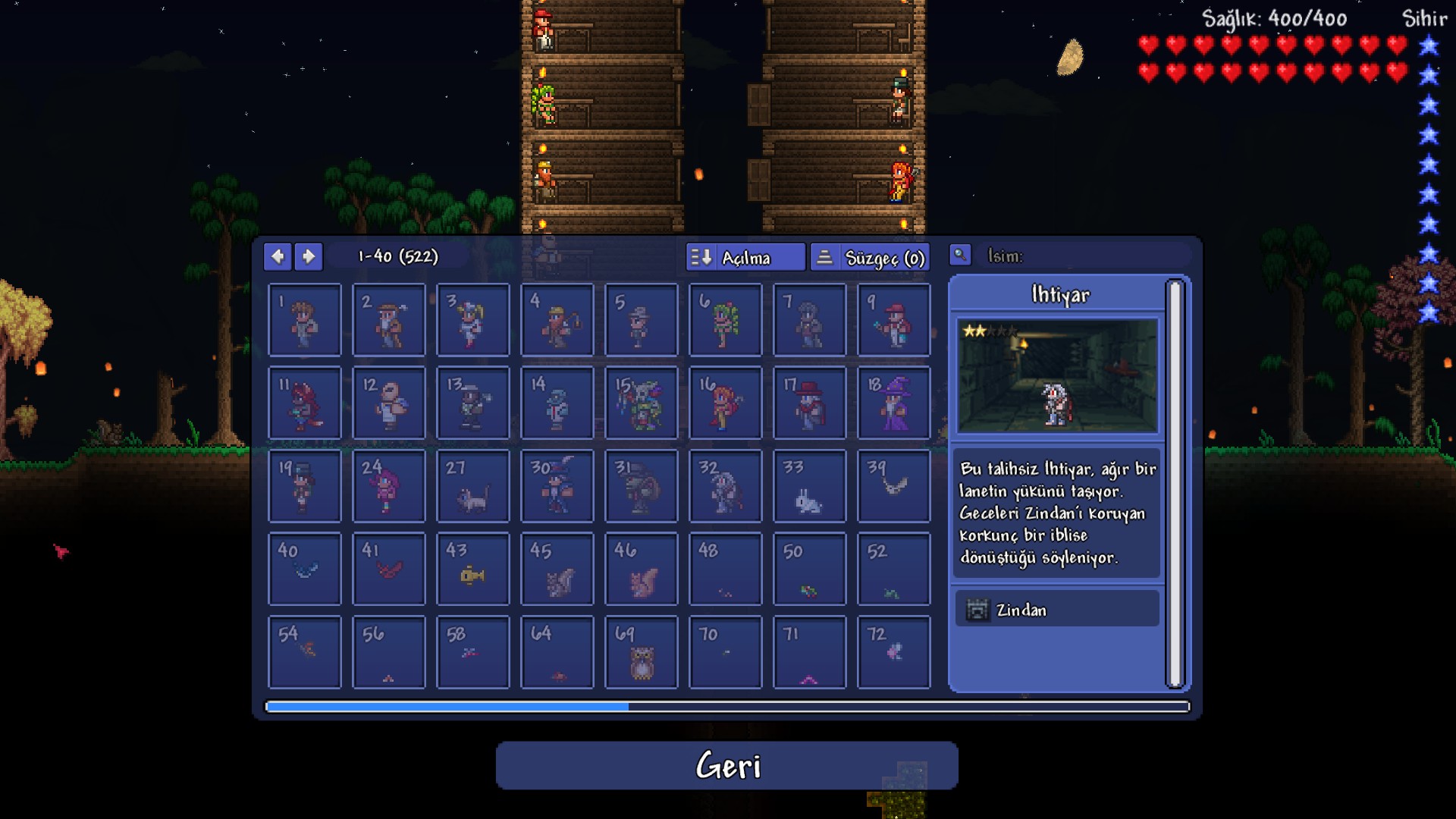Viewport: 1456px width, 819px height.
Task: Click the bestiary progress bar
Action: click(x=726, y=707)
